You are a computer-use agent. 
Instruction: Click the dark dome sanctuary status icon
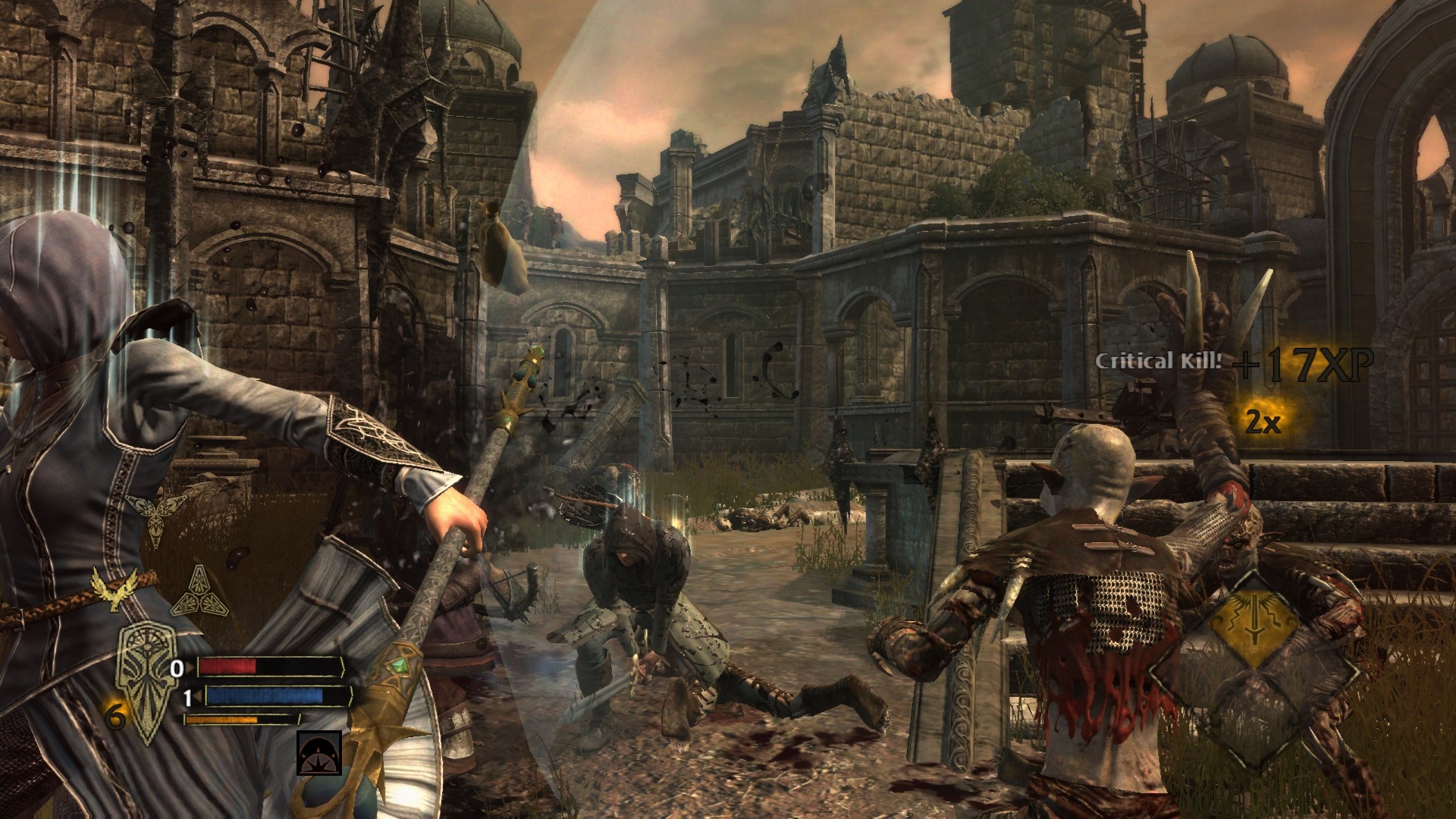click(x=318, y=753)
